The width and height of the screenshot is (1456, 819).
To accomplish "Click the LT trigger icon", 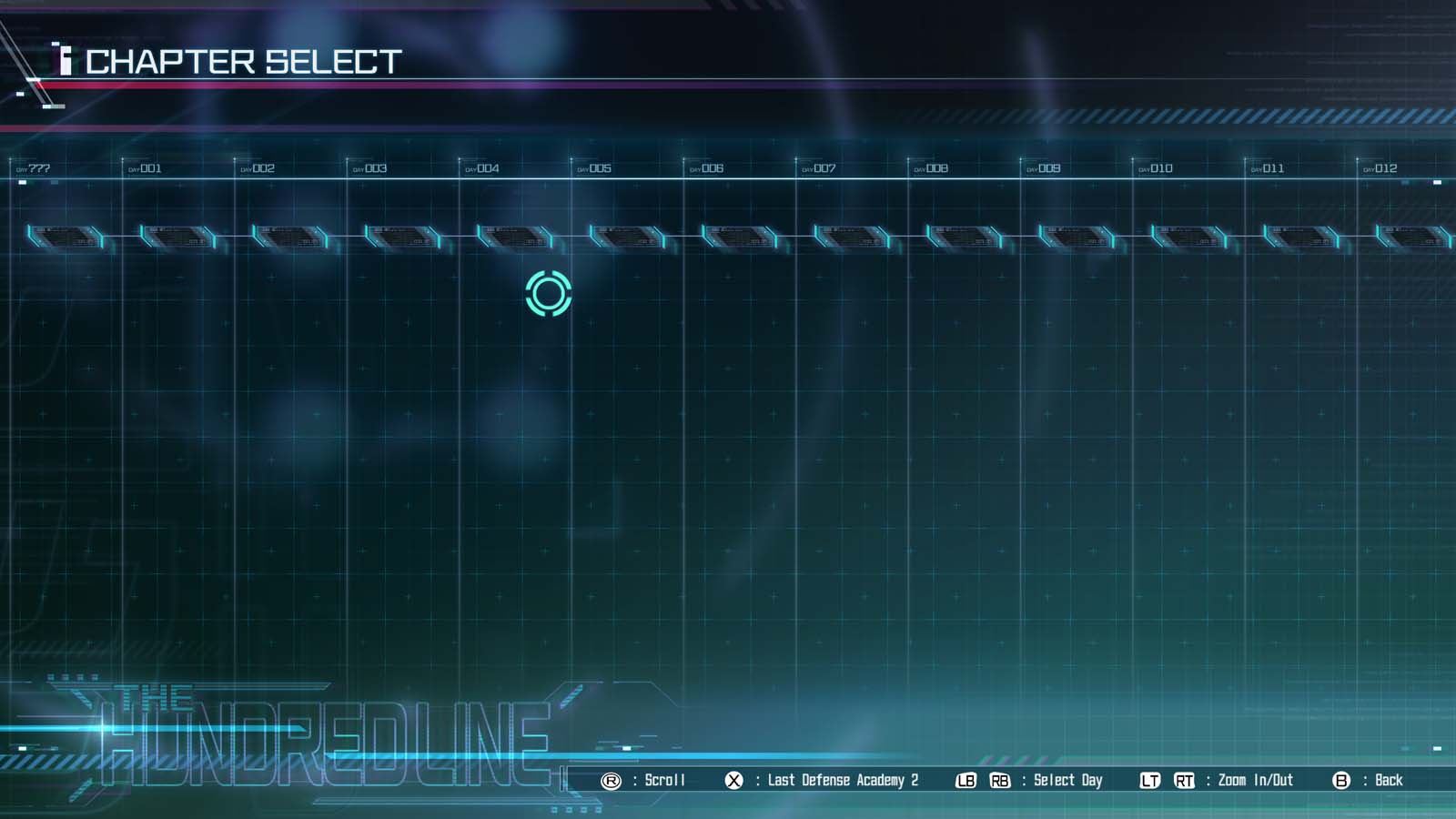I will (x=1148, y=780).
